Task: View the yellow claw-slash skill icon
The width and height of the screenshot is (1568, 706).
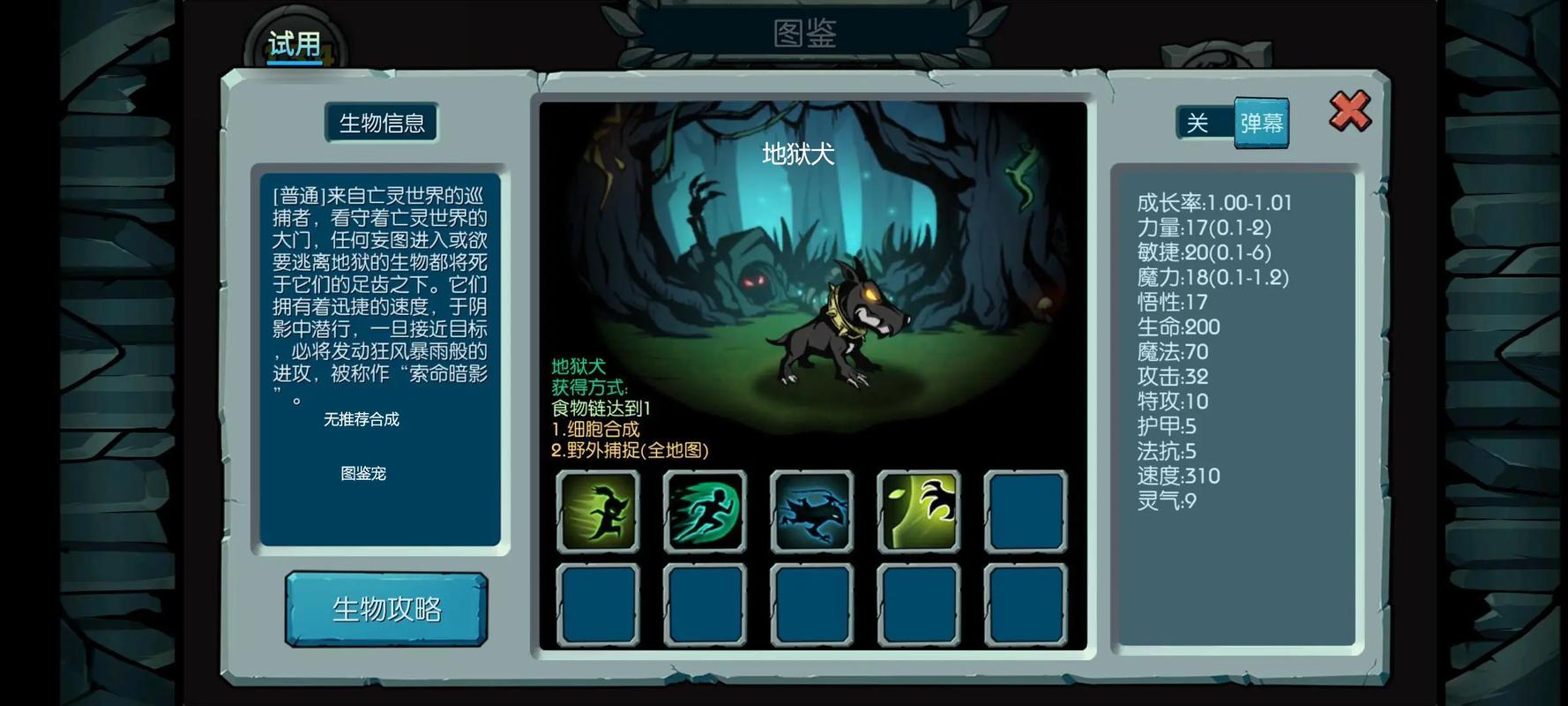Action: coord(919,510)
